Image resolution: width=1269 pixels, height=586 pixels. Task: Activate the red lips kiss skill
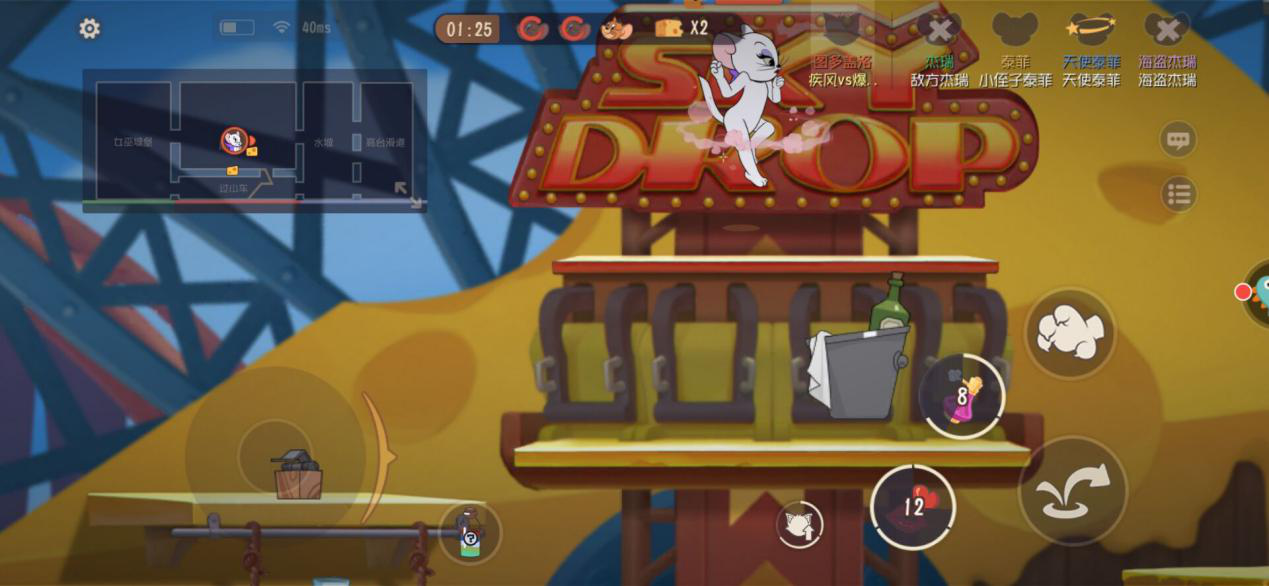[913, 506]
